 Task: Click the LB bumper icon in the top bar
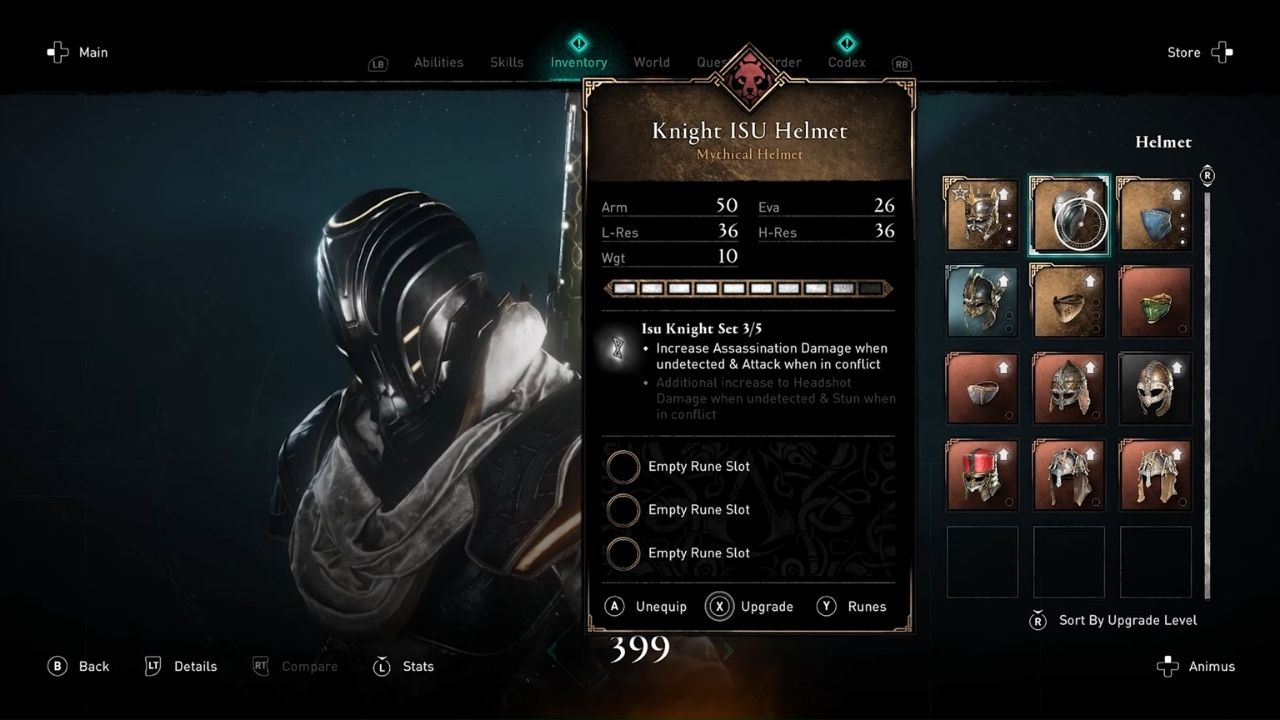377,63
